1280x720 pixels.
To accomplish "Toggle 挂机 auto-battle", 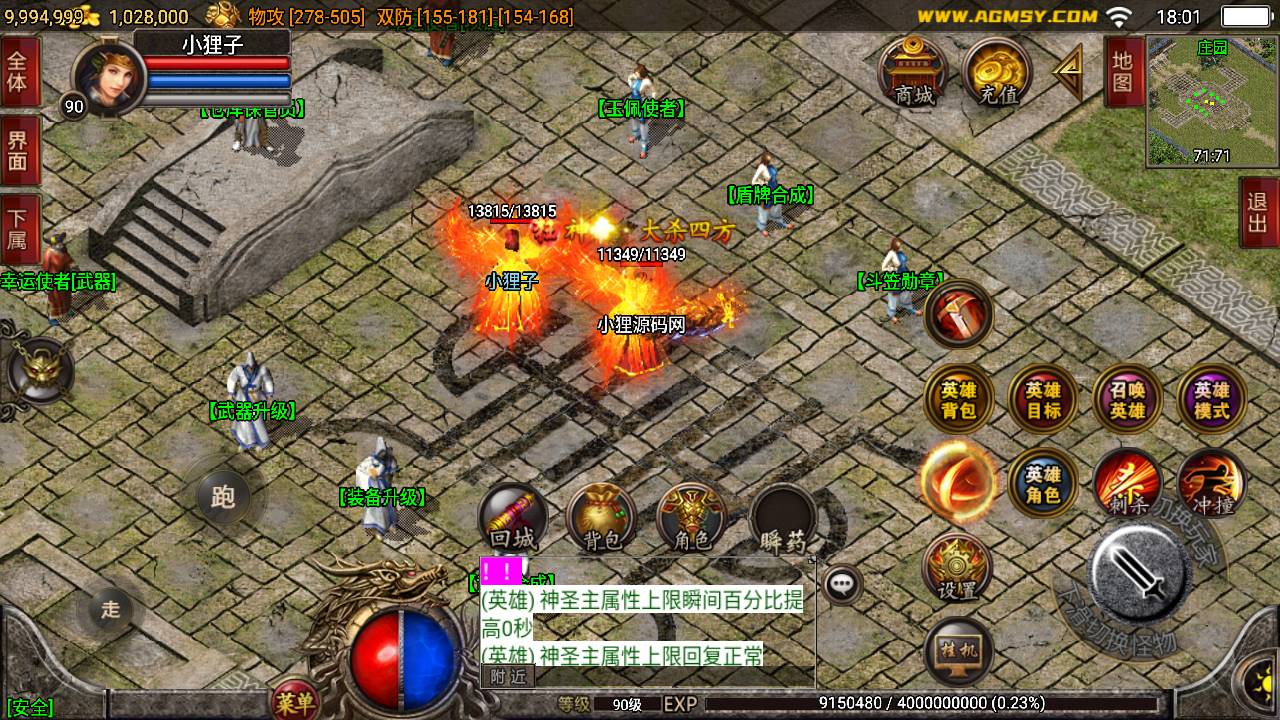I will point(958,651).
